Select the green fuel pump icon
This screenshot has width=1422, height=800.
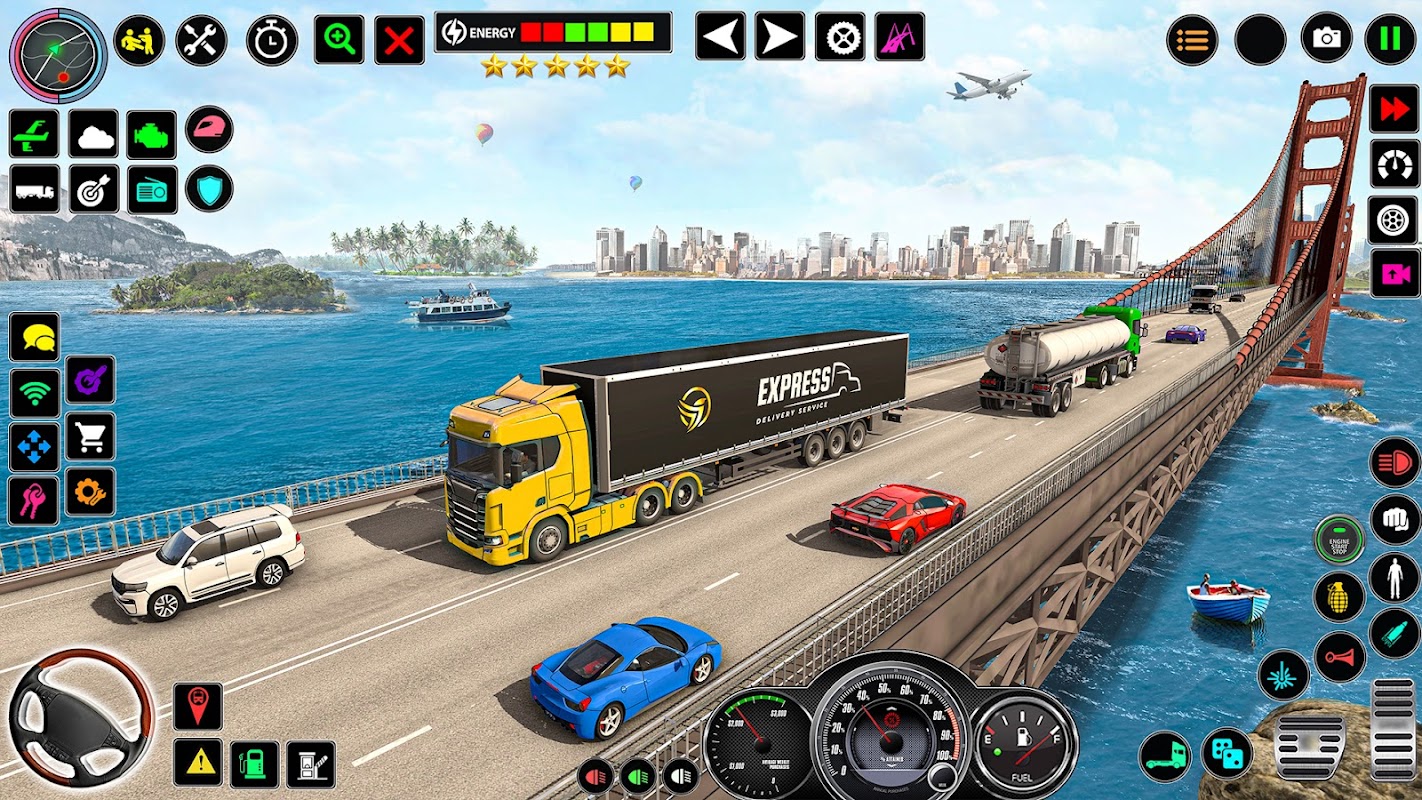click(254, 764)
